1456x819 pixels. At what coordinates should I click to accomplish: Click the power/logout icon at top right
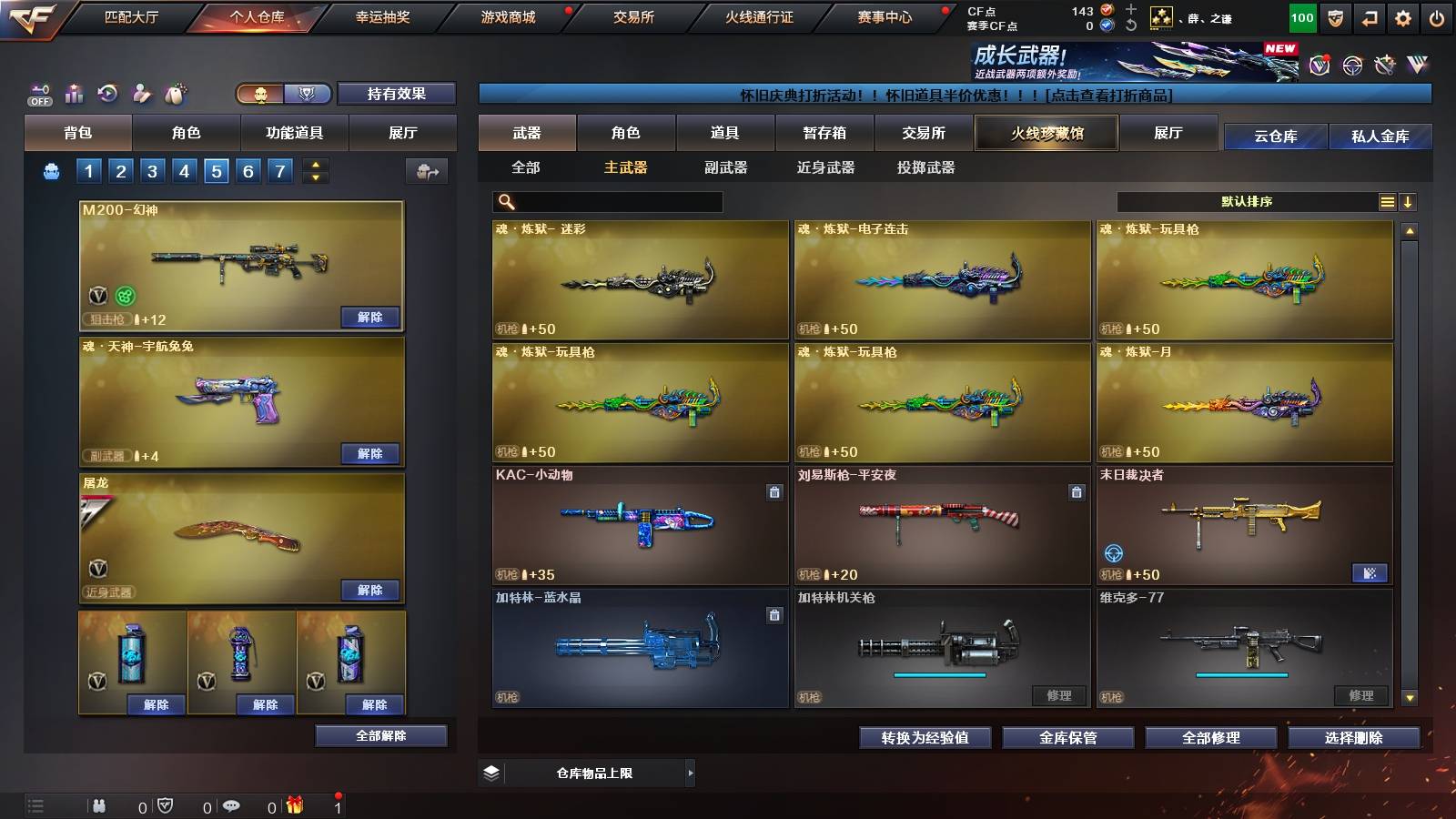click(1437, 17)
